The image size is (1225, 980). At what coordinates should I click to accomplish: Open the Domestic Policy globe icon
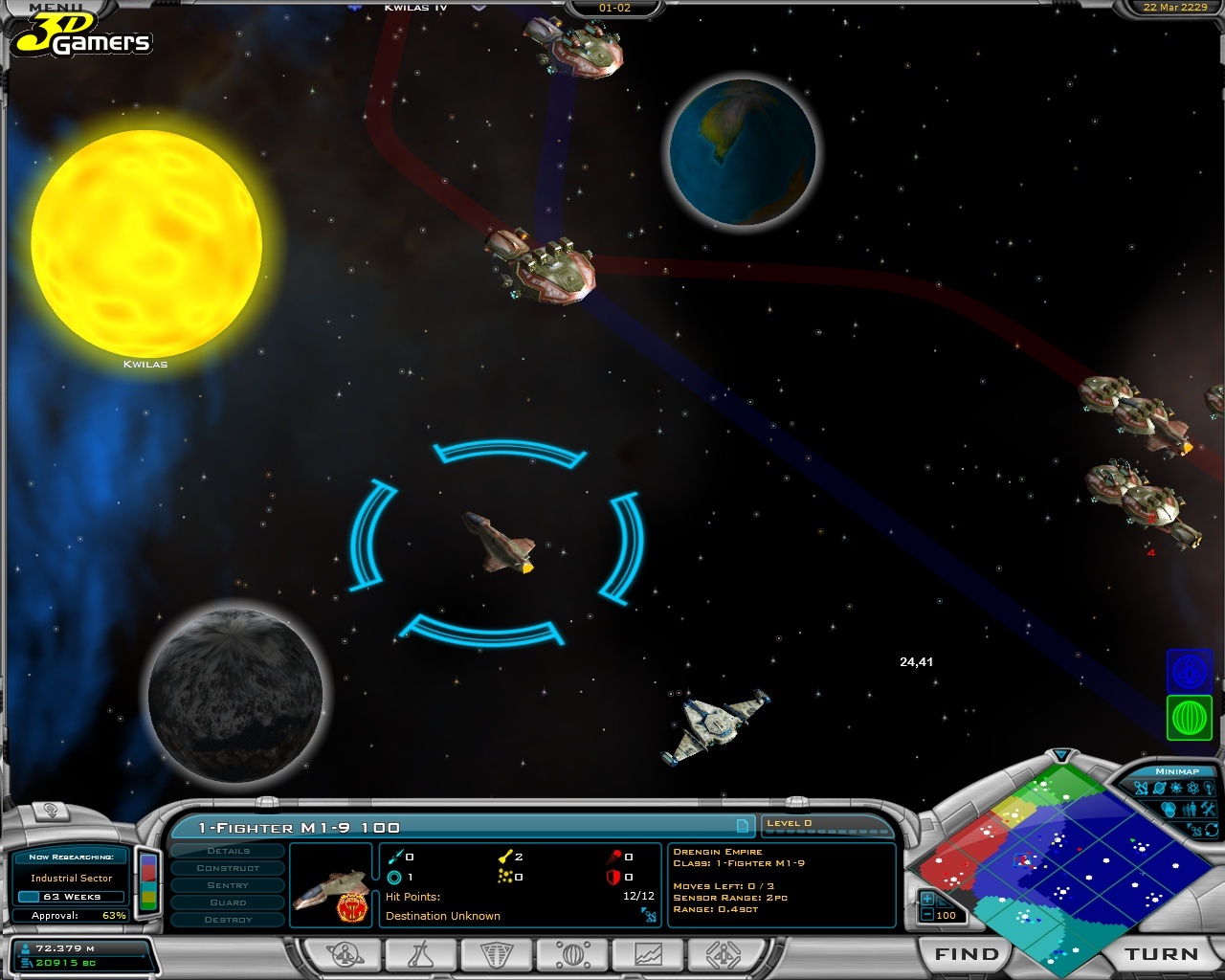tap(571, 954)
